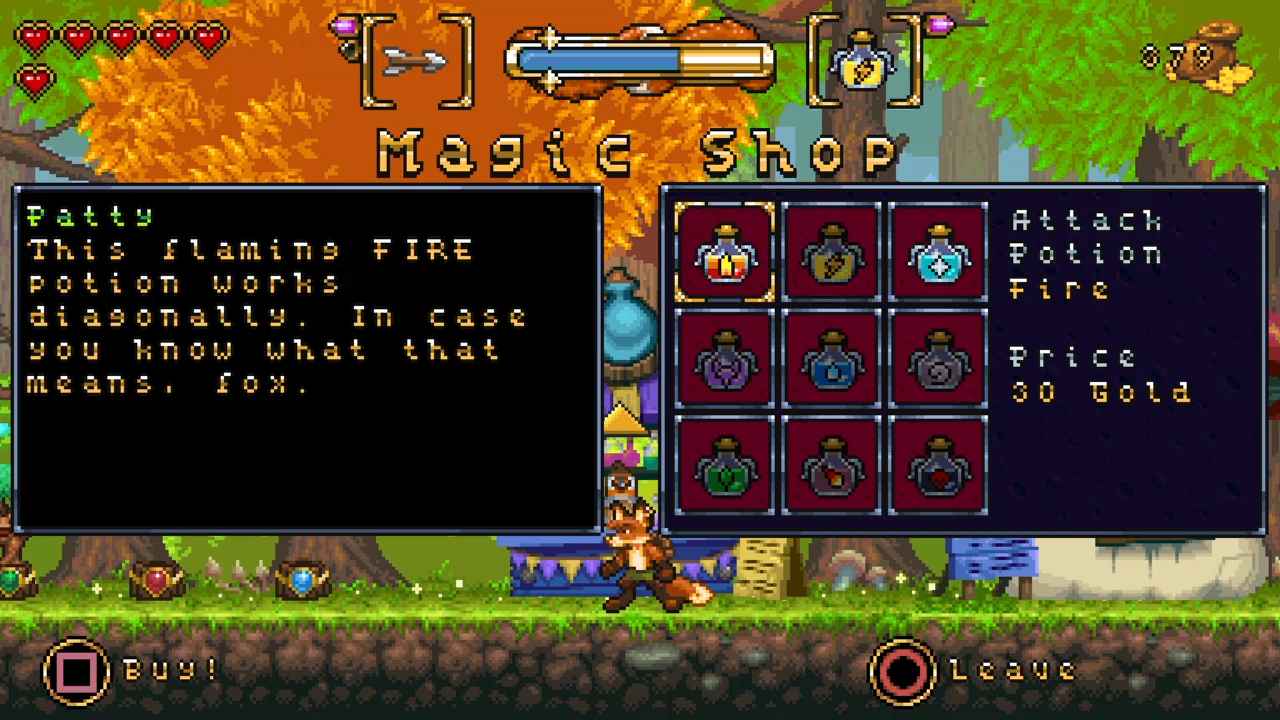Click the blue magic meter at the top
The width and height of the screenshot is (1280, 720).
[640, 60]
